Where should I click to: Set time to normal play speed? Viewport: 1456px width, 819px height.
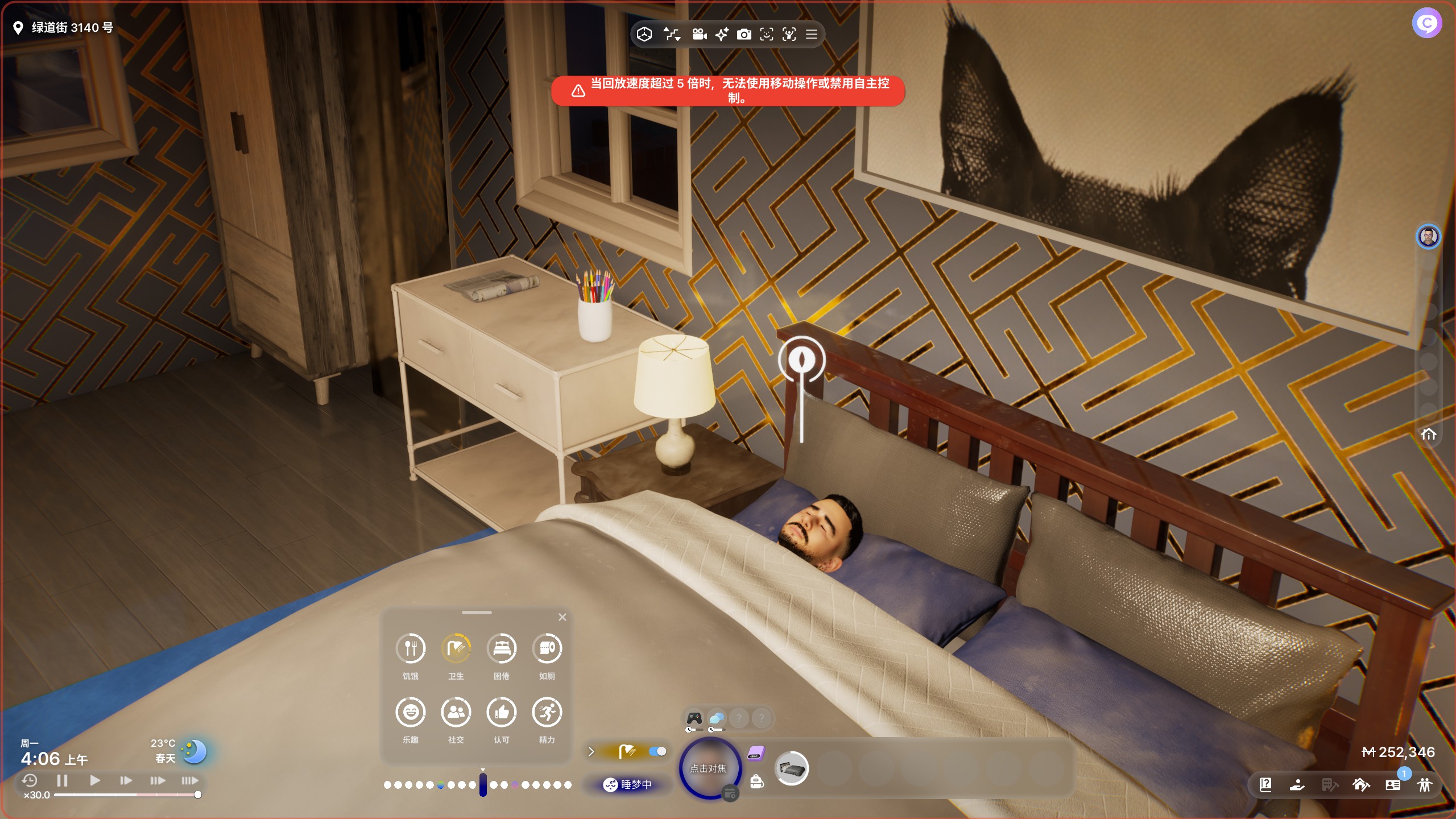pos(94,780)
